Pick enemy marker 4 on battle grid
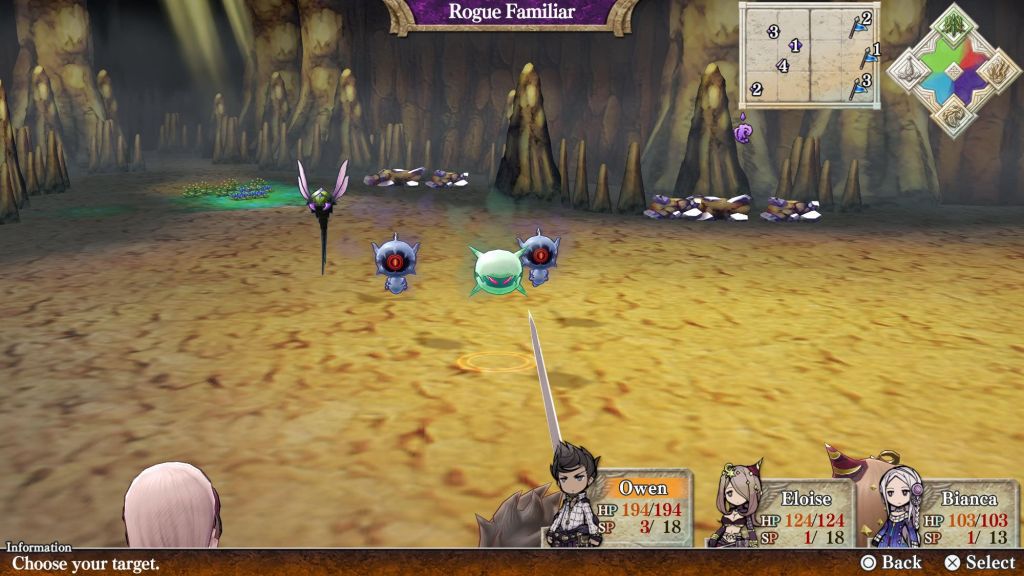Screen dimensions: 1024x576 783,66
